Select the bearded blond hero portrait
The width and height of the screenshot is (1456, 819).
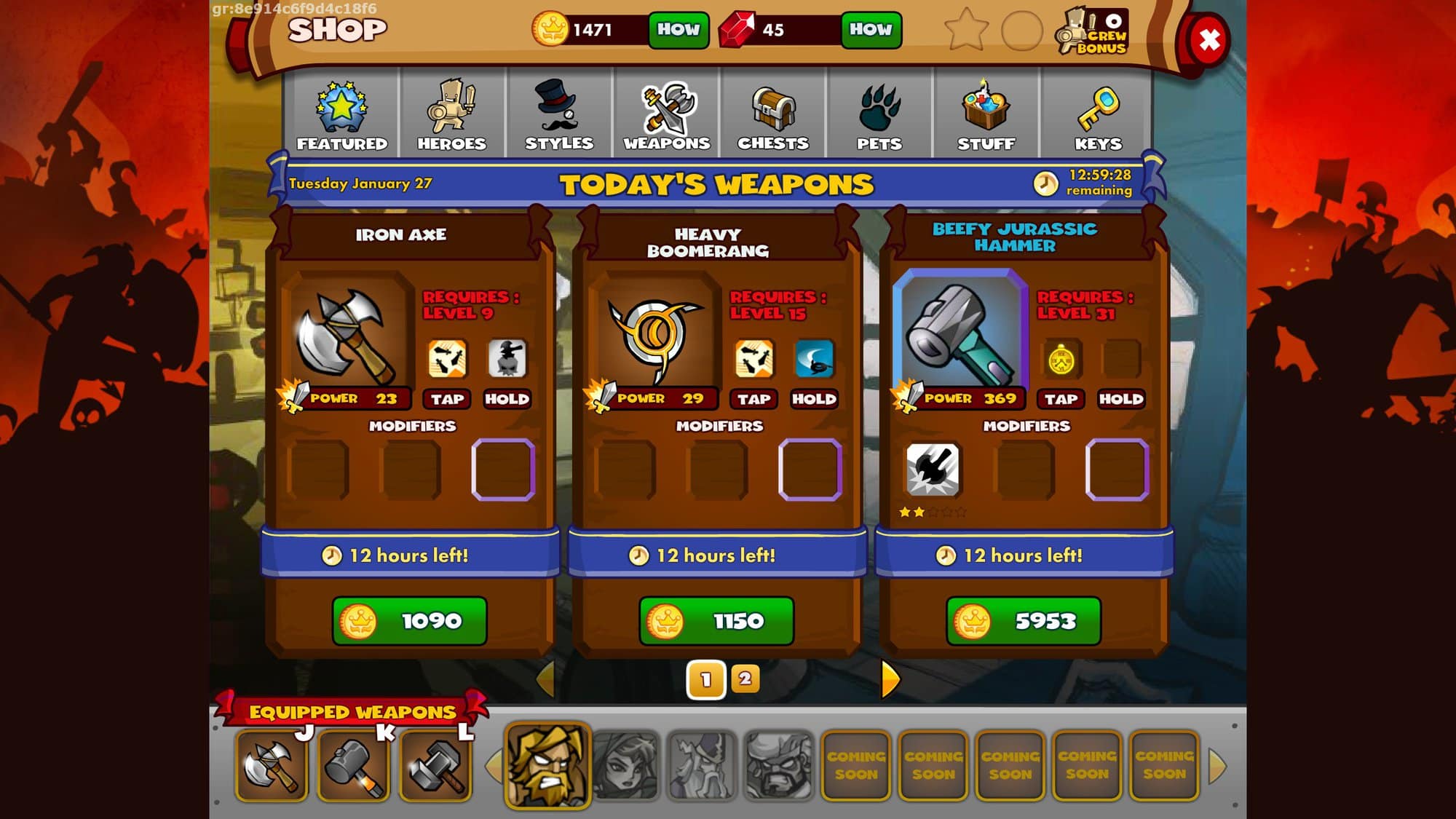point(547,765)
